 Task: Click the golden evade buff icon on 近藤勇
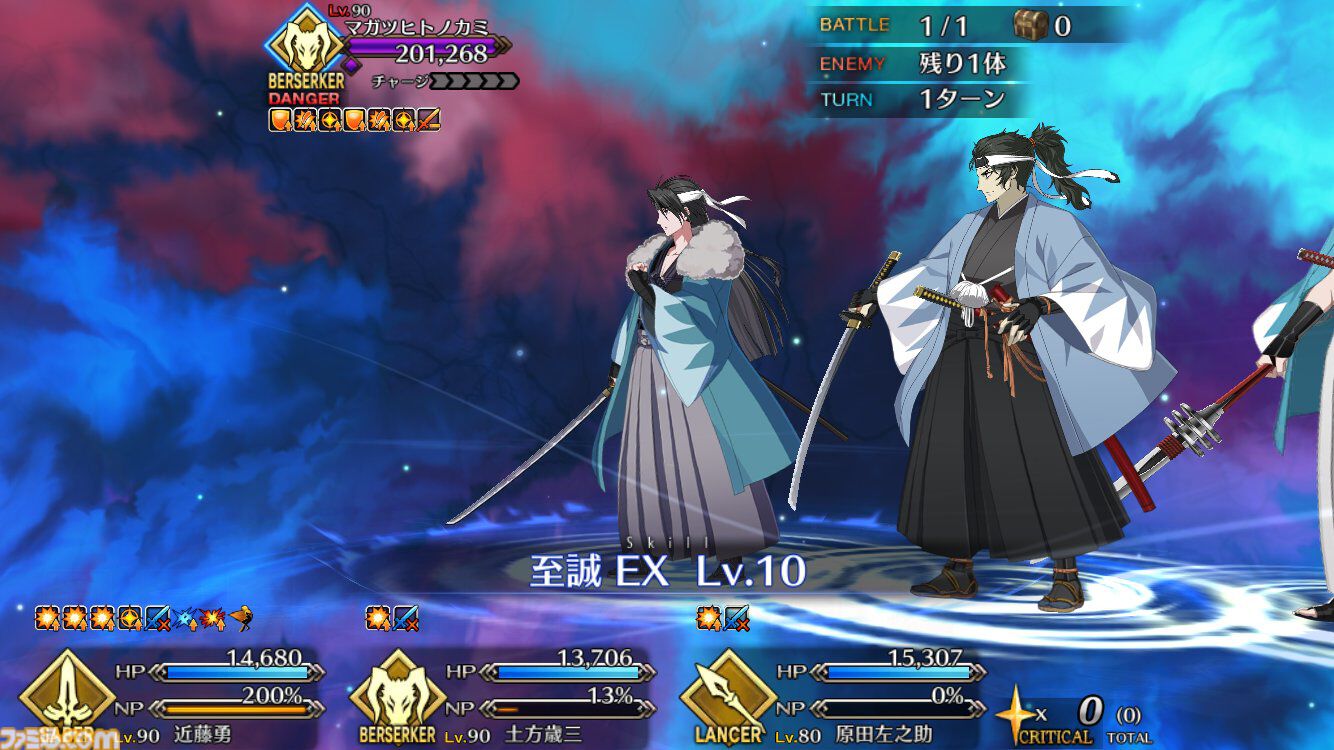pos(243,618)
